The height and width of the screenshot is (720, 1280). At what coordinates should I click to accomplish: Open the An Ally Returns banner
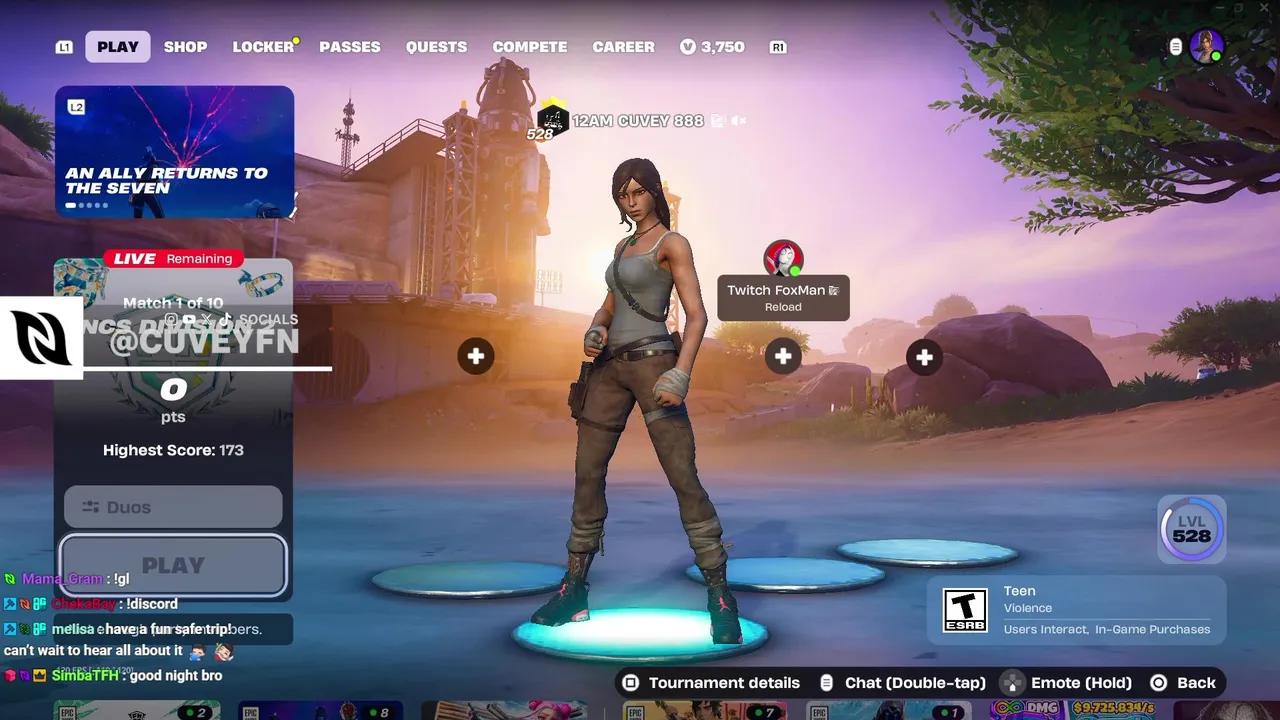174,151
